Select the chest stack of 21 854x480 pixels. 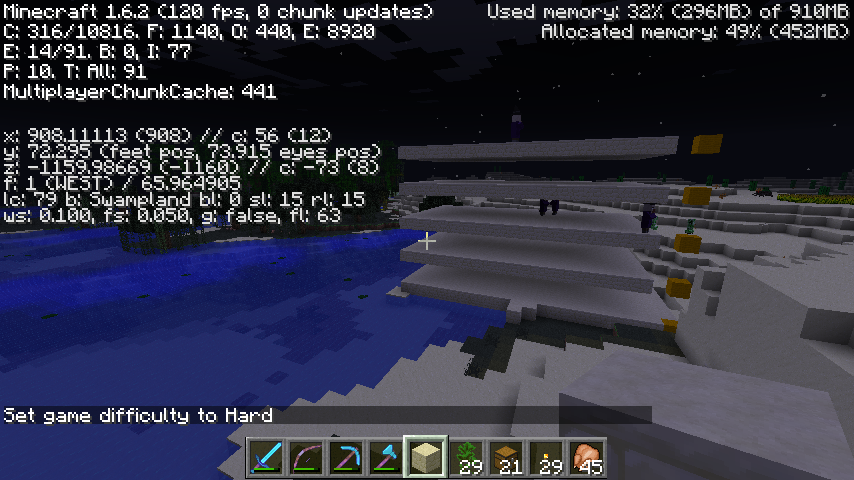tap(507, 458)
